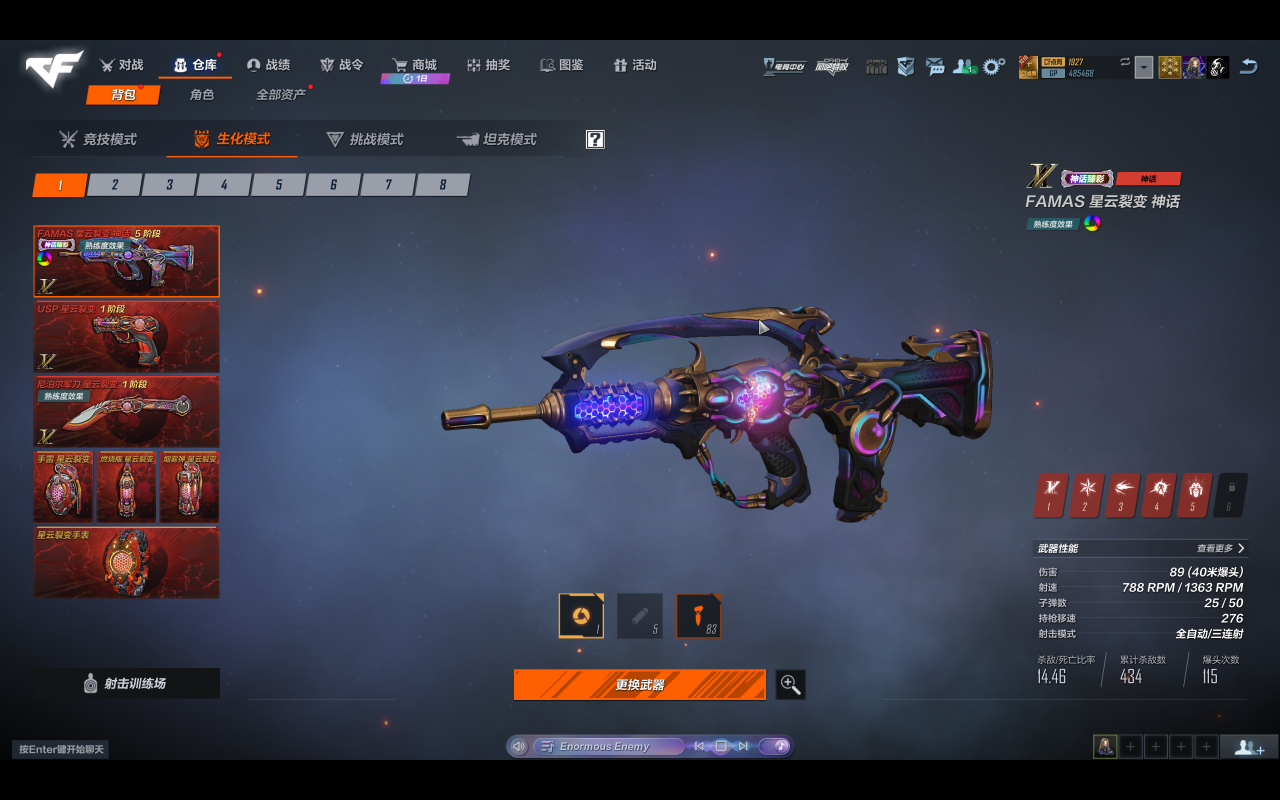Skip to the next music track
Screen dimensions: 1280x800
[x=743, y=746]
